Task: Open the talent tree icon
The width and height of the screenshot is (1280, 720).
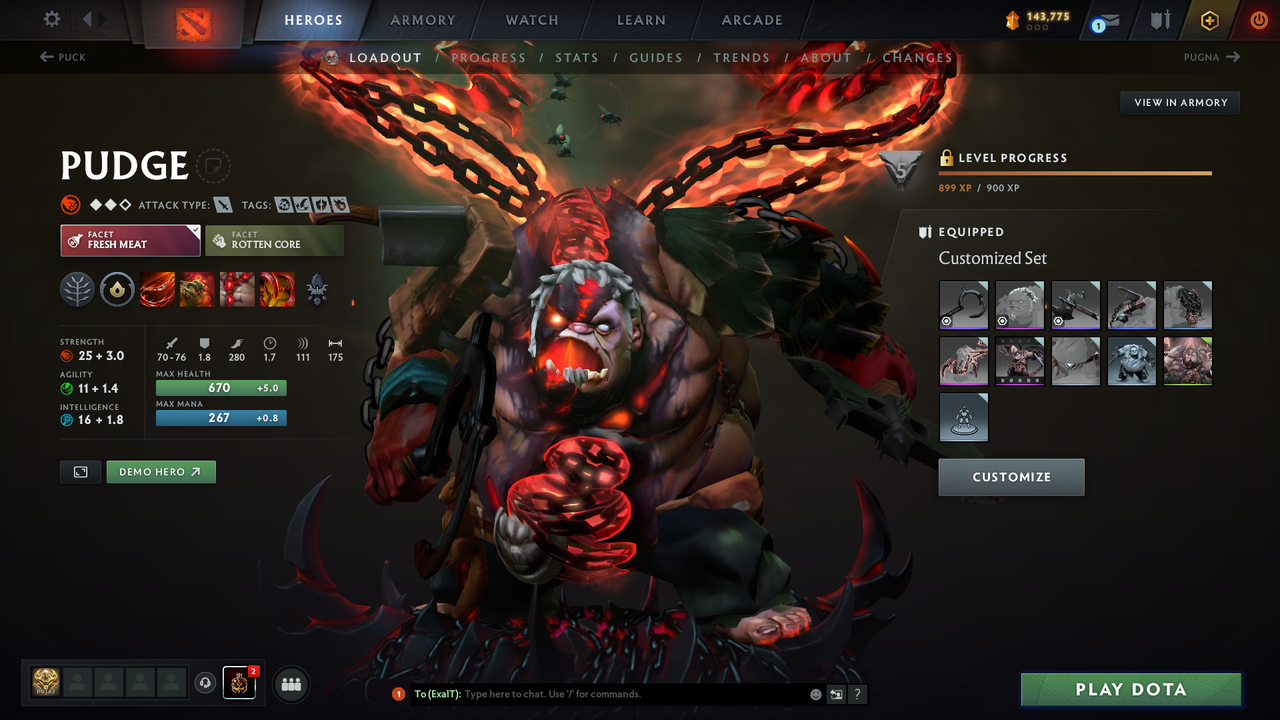Action: coord(77,290)
